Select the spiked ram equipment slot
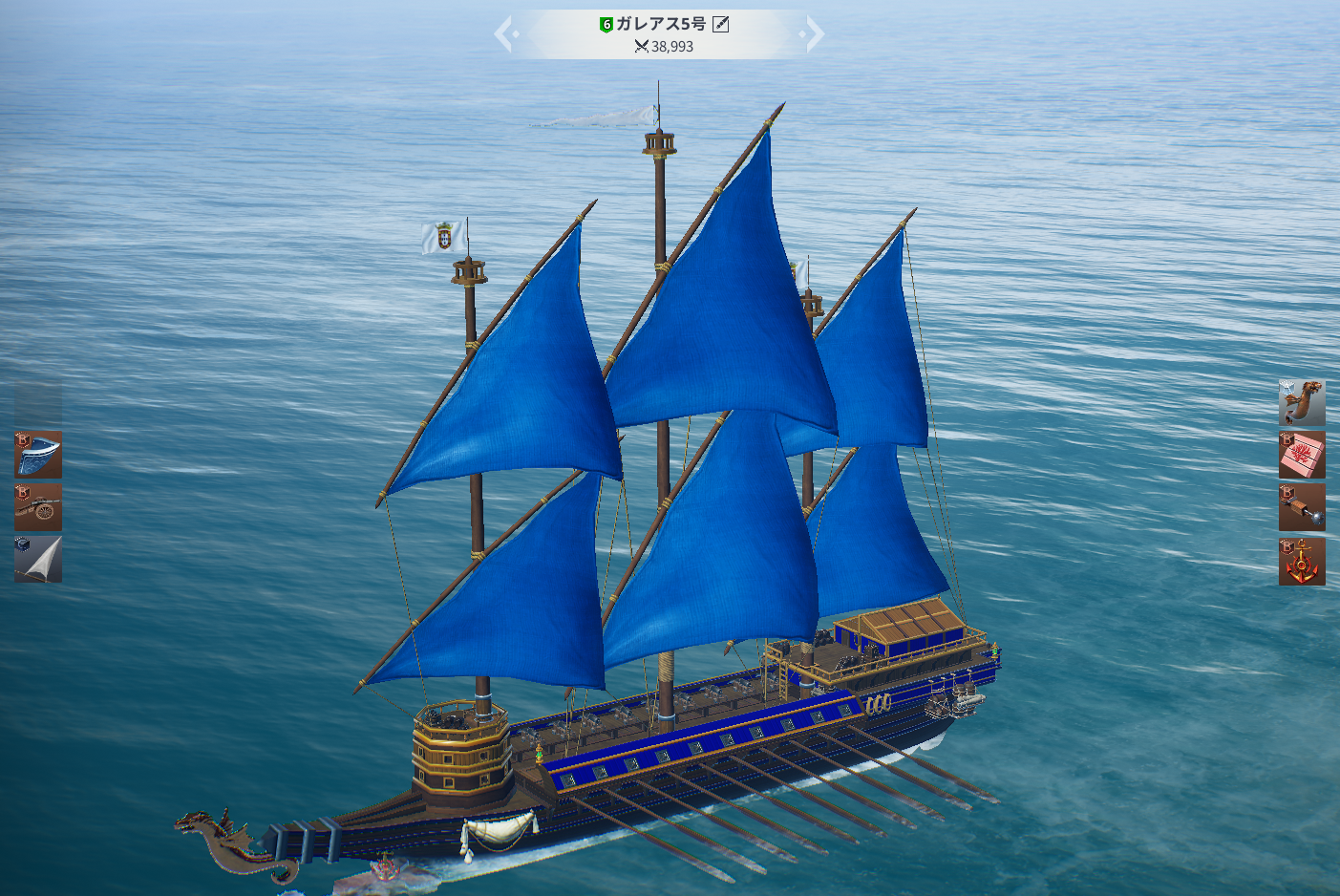The image size is (1340, 896). pyautogui.click(x=1302, y=507)
